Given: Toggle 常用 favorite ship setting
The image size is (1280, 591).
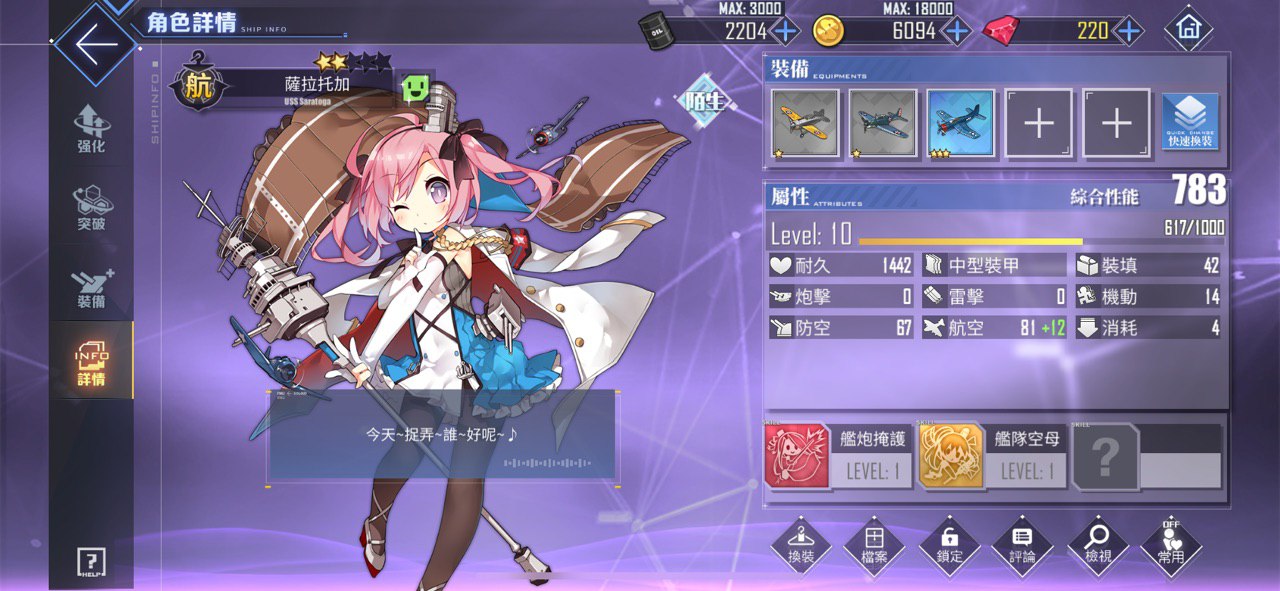Looking at the screenshot, I should coord(1171,545).
